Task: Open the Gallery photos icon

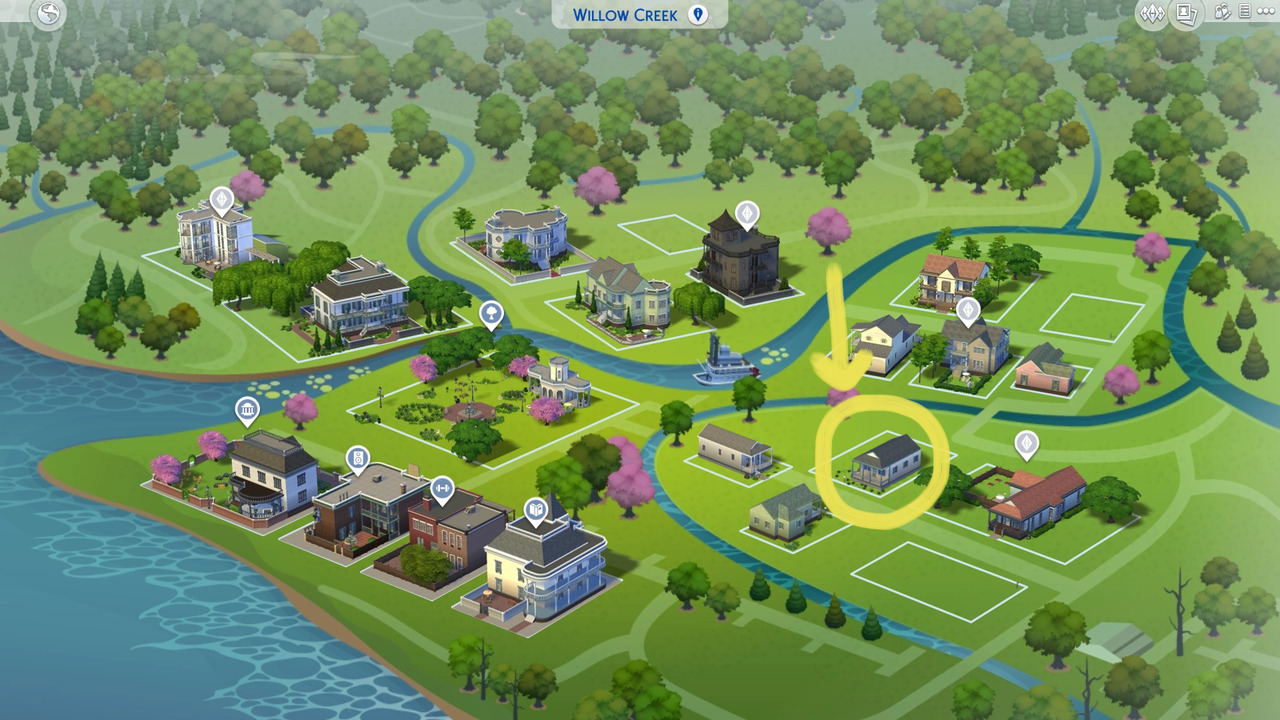Action: [x=1187, y=14]
